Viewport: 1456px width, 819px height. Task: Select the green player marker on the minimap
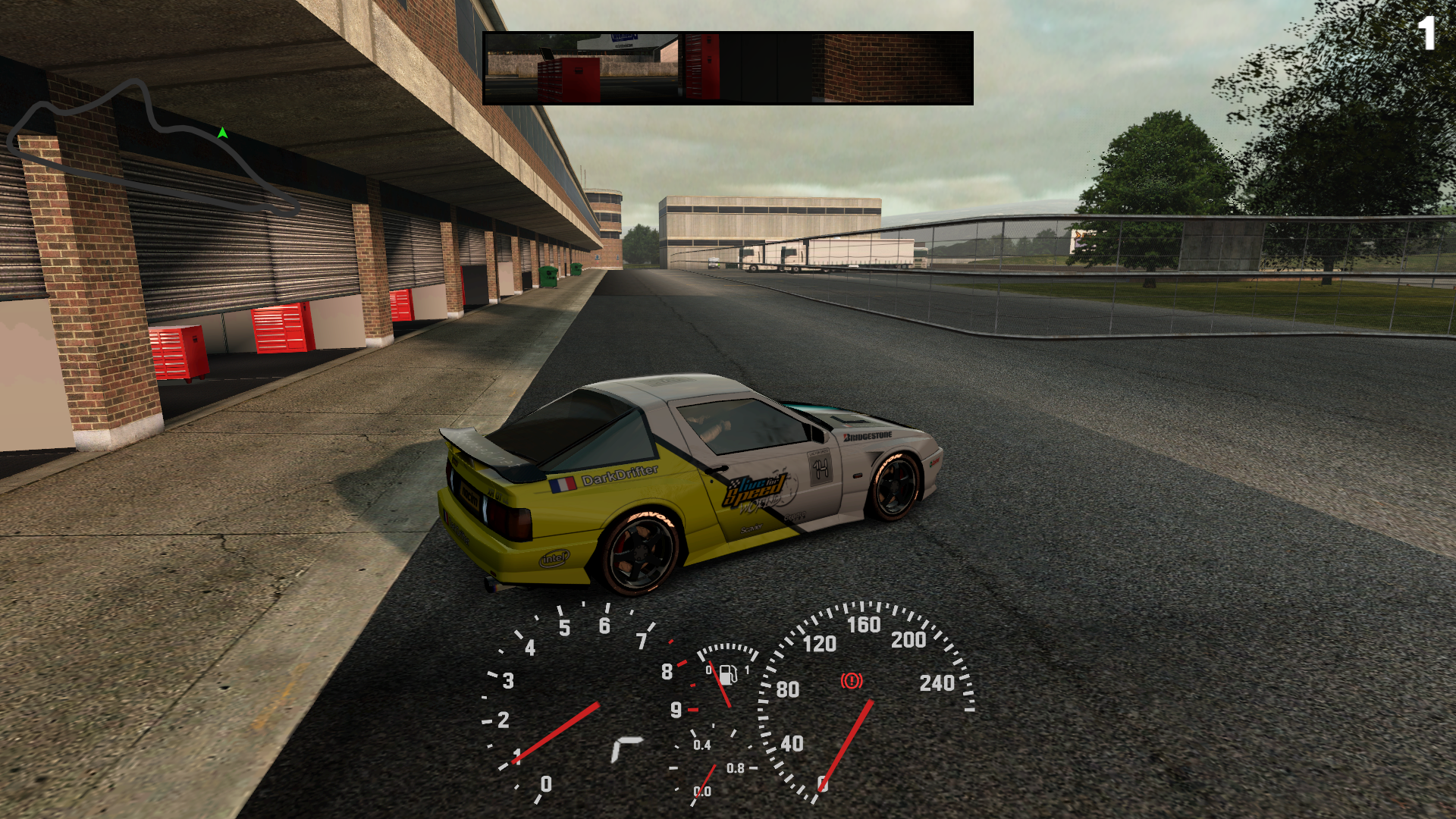(x=222, y=133)
